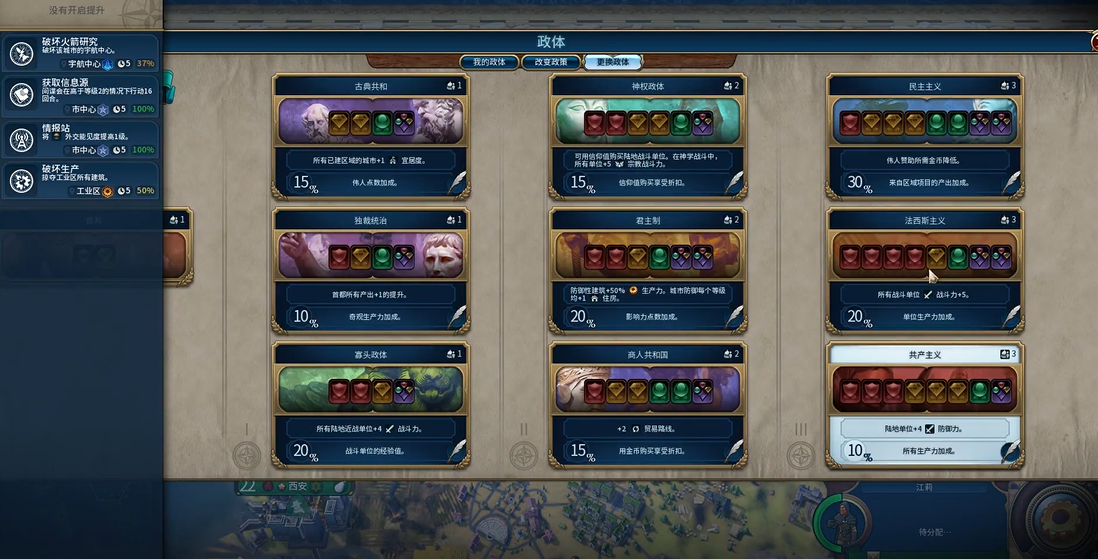Select the 法西斯主义 government card
1098x559 pixels.
925,269
